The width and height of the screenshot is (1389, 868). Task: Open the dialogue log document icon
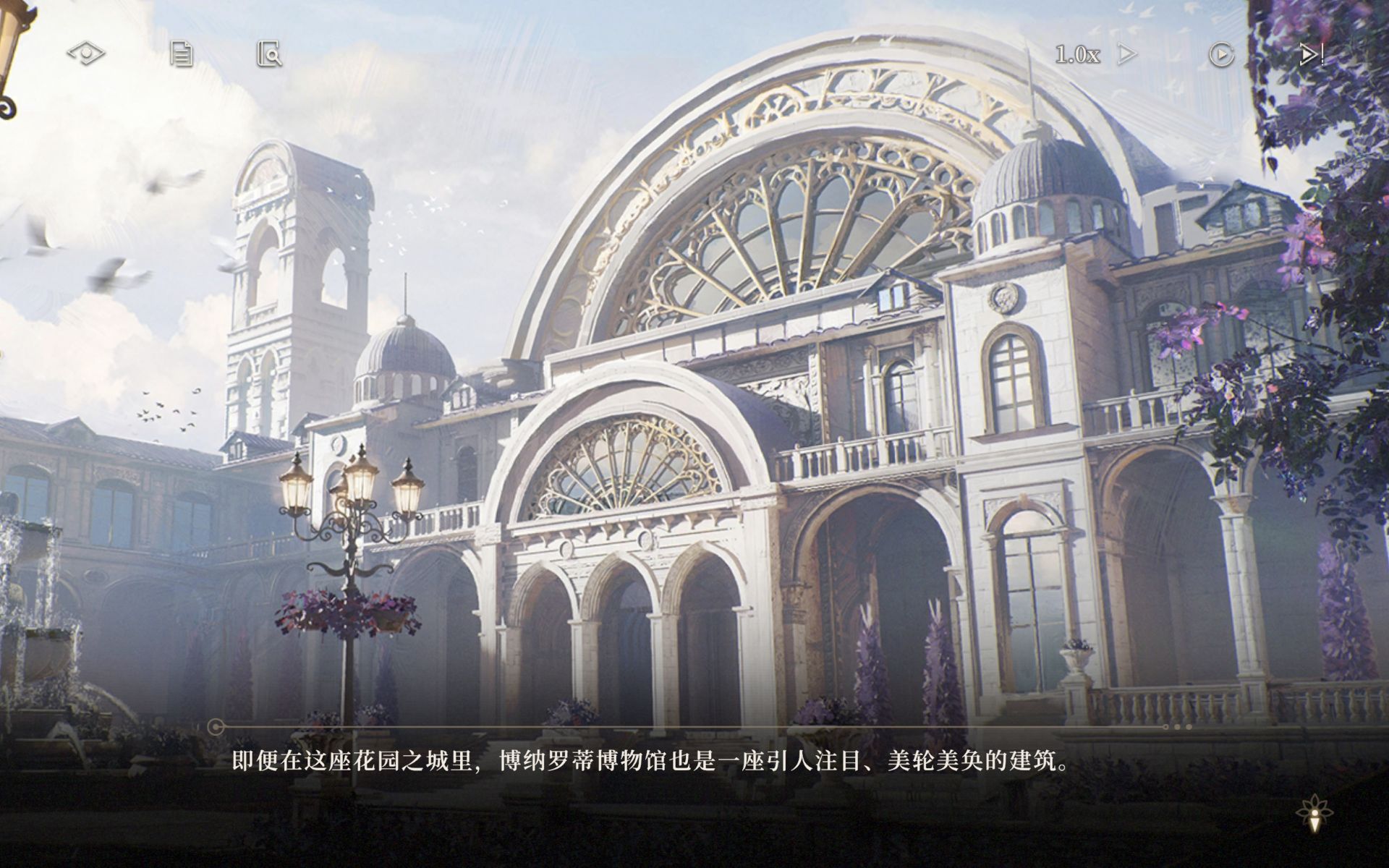point(181,54)
